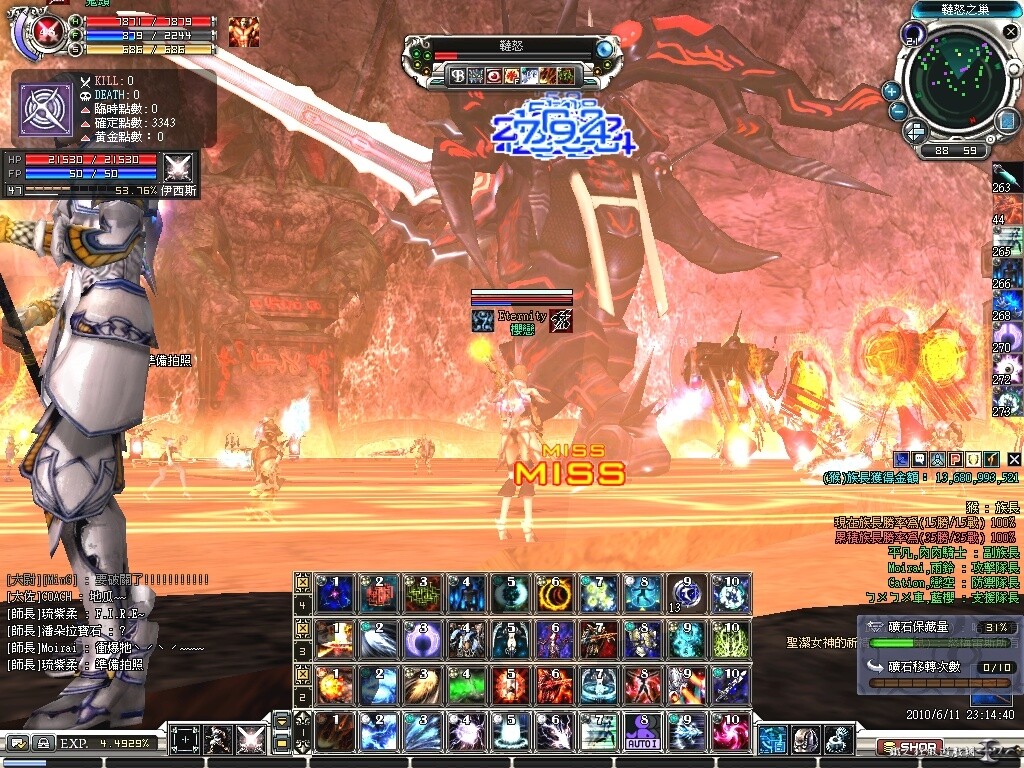
Task: Zoom out the minimap with minus button
Action: [x=897, y=111]
